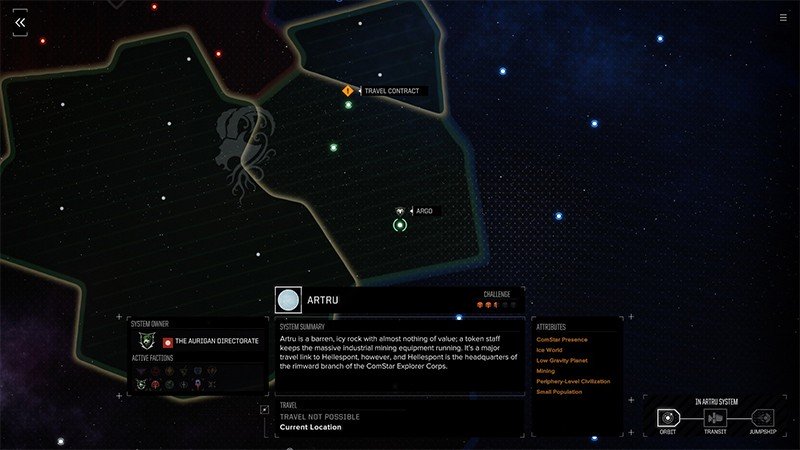Click the Small Population attribute
This screenshot has width=800, height=450.
(559, 391)
